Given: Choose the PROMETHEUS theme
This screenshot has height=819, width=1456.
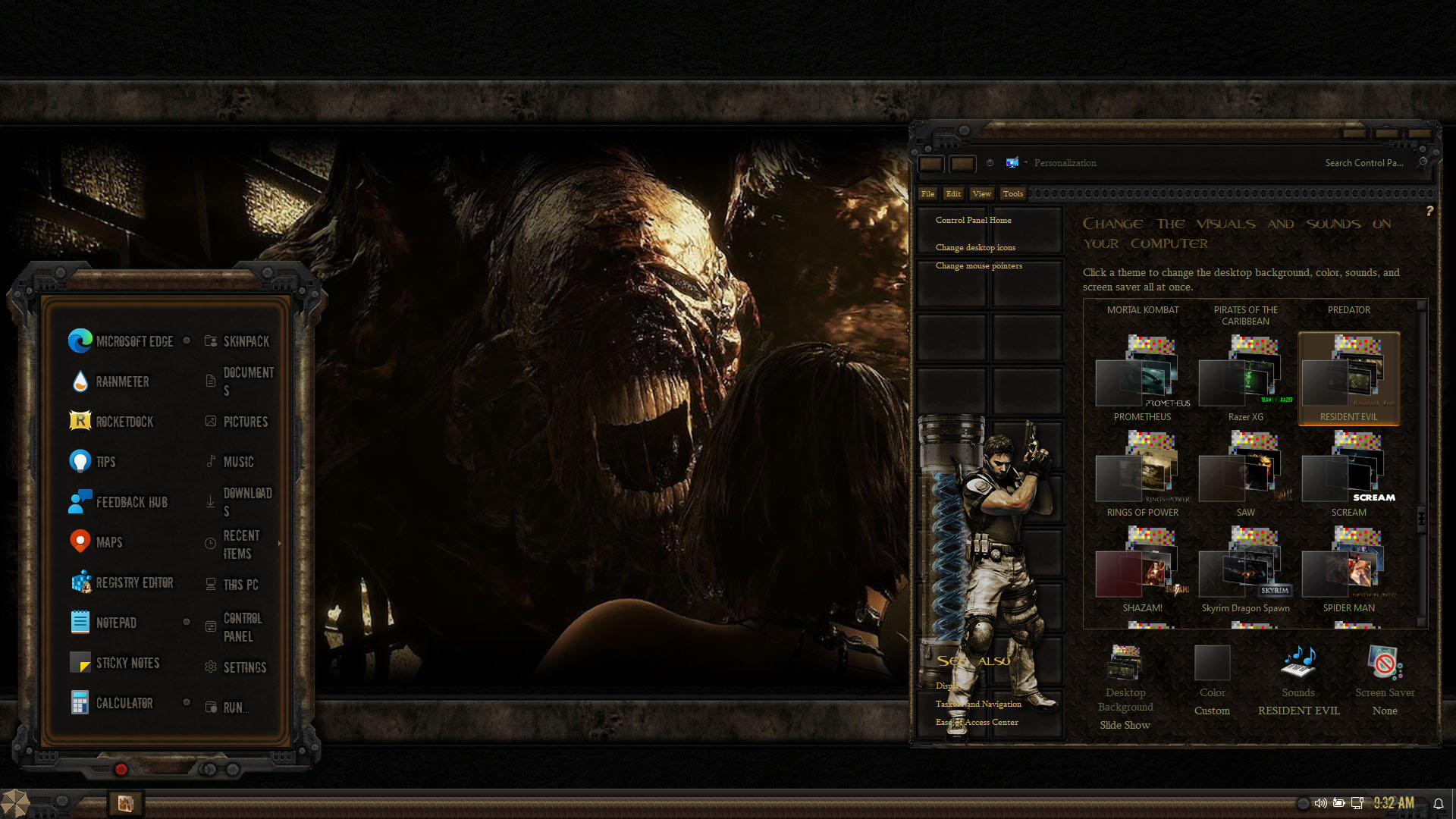Looking at the screenshot, I should point(1142,378).
